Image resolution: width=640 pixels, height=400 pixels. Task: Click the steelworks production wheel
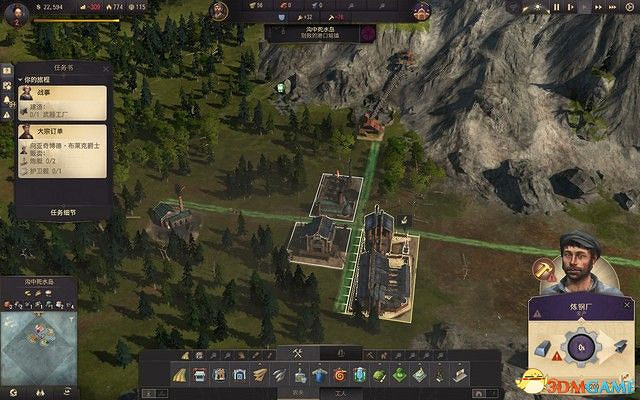coord(583,347)
